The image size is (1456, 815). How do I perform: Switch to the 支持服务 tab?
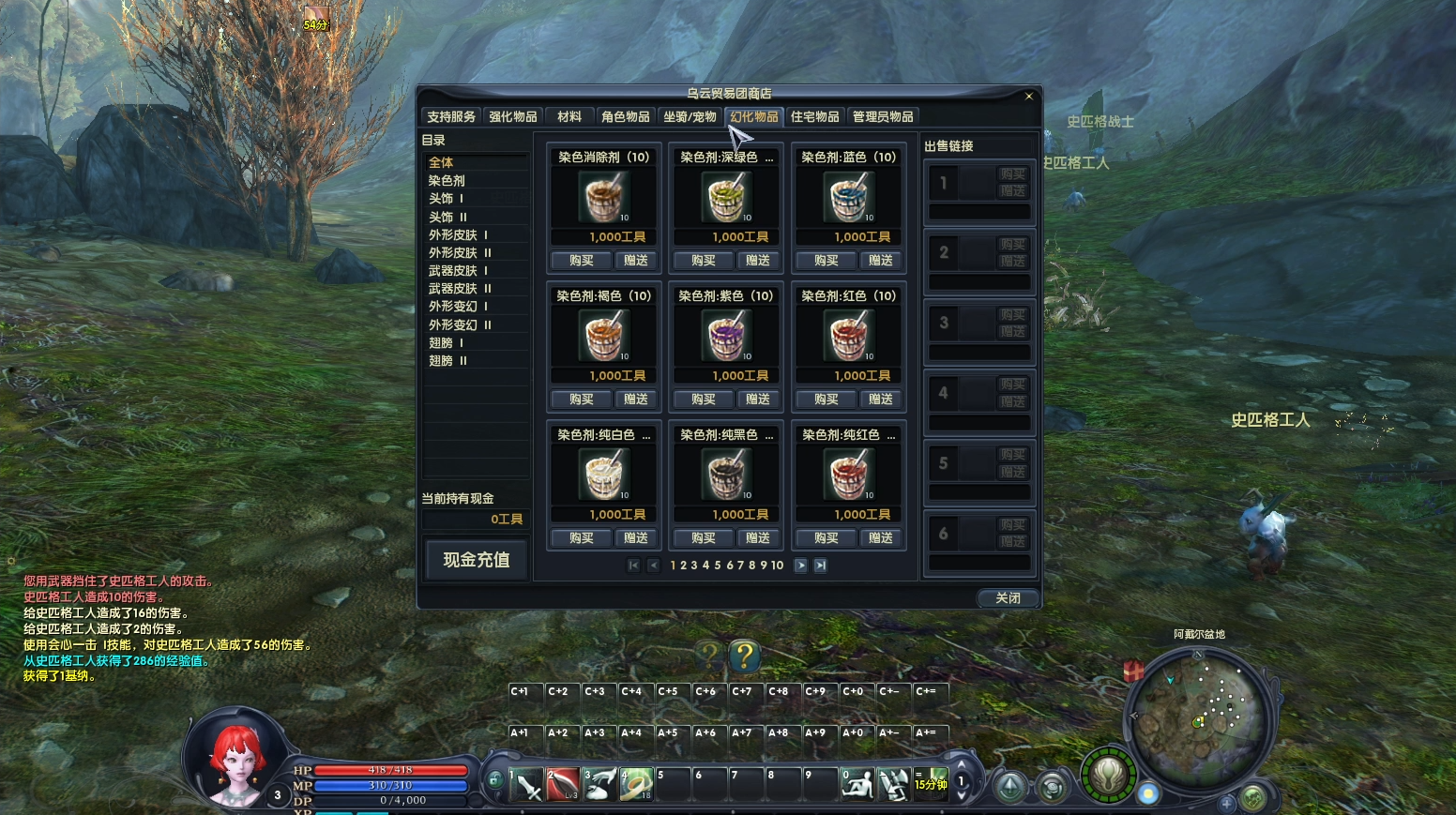(x=451, y=116)
